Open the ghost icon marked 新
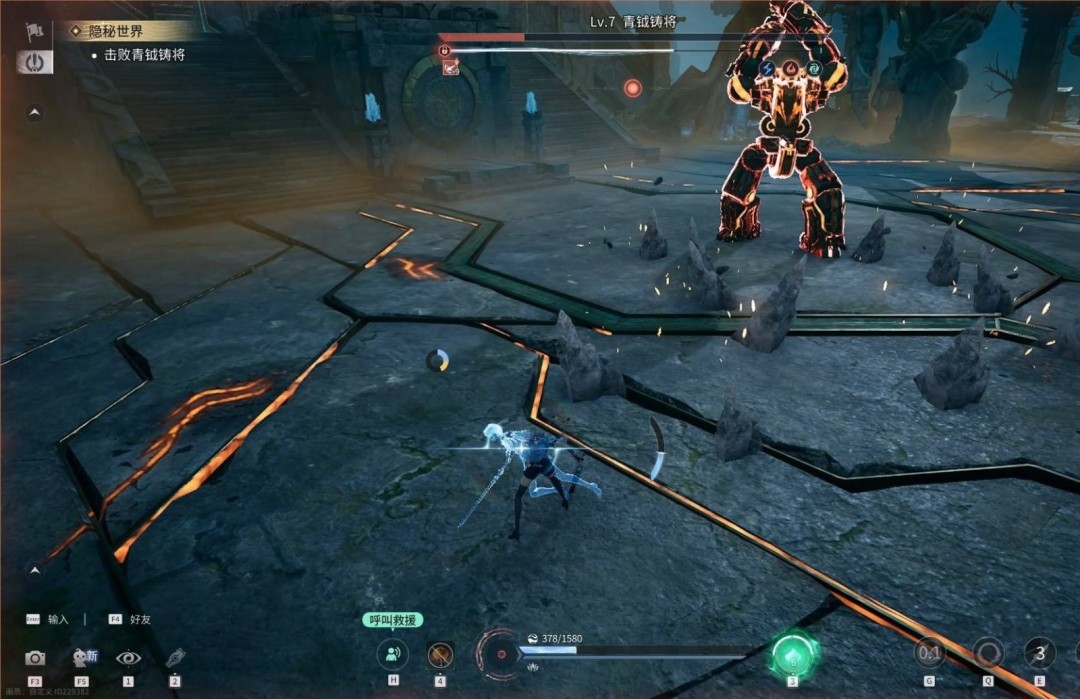This screenshot has width=1080, height=699. [x=82, y=658]
